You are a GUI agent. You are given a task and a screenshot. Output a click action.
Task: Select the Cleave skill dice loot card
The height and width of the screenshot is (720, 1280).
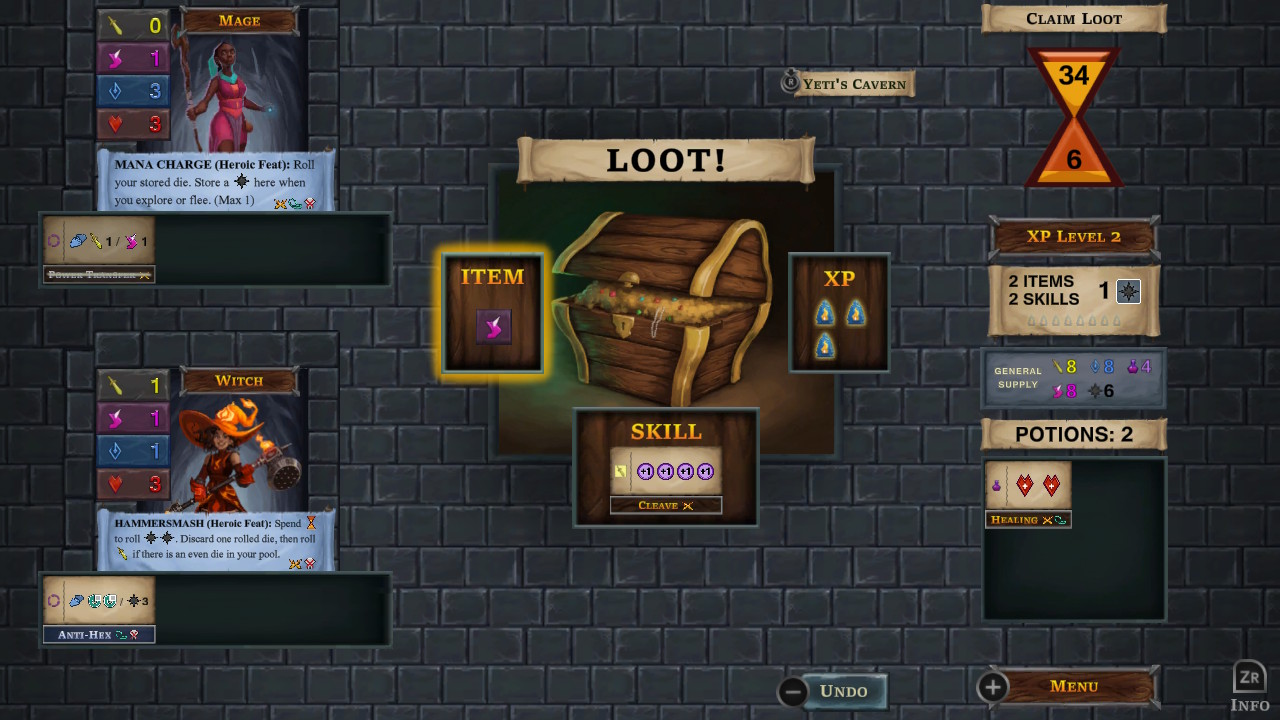665,467
